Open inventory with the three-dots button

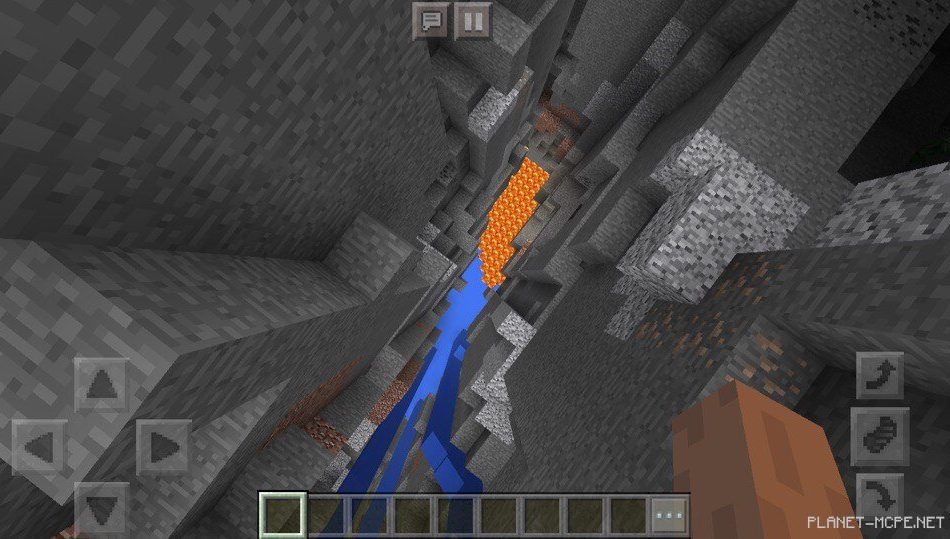[x=669, y=515]
